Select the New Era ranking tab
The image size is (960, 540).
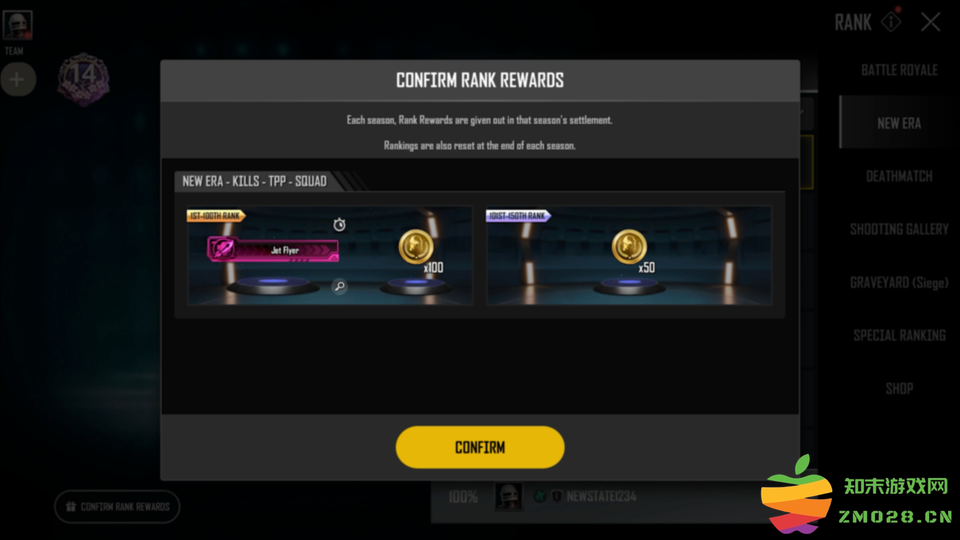[899, 123]
